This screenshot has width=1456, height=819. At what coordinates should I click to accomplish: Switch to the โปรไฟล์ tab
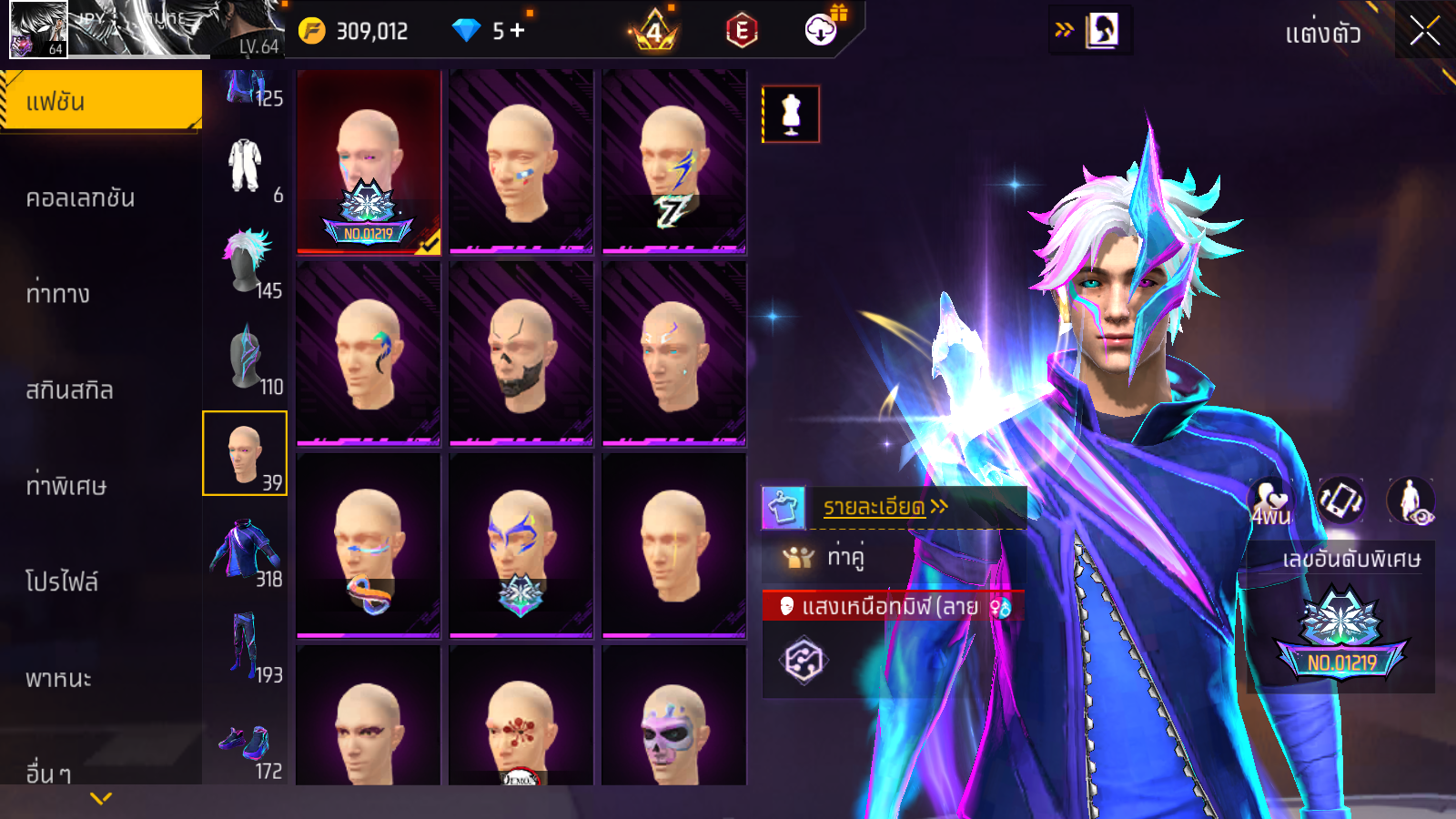click(x=62, y=581)
